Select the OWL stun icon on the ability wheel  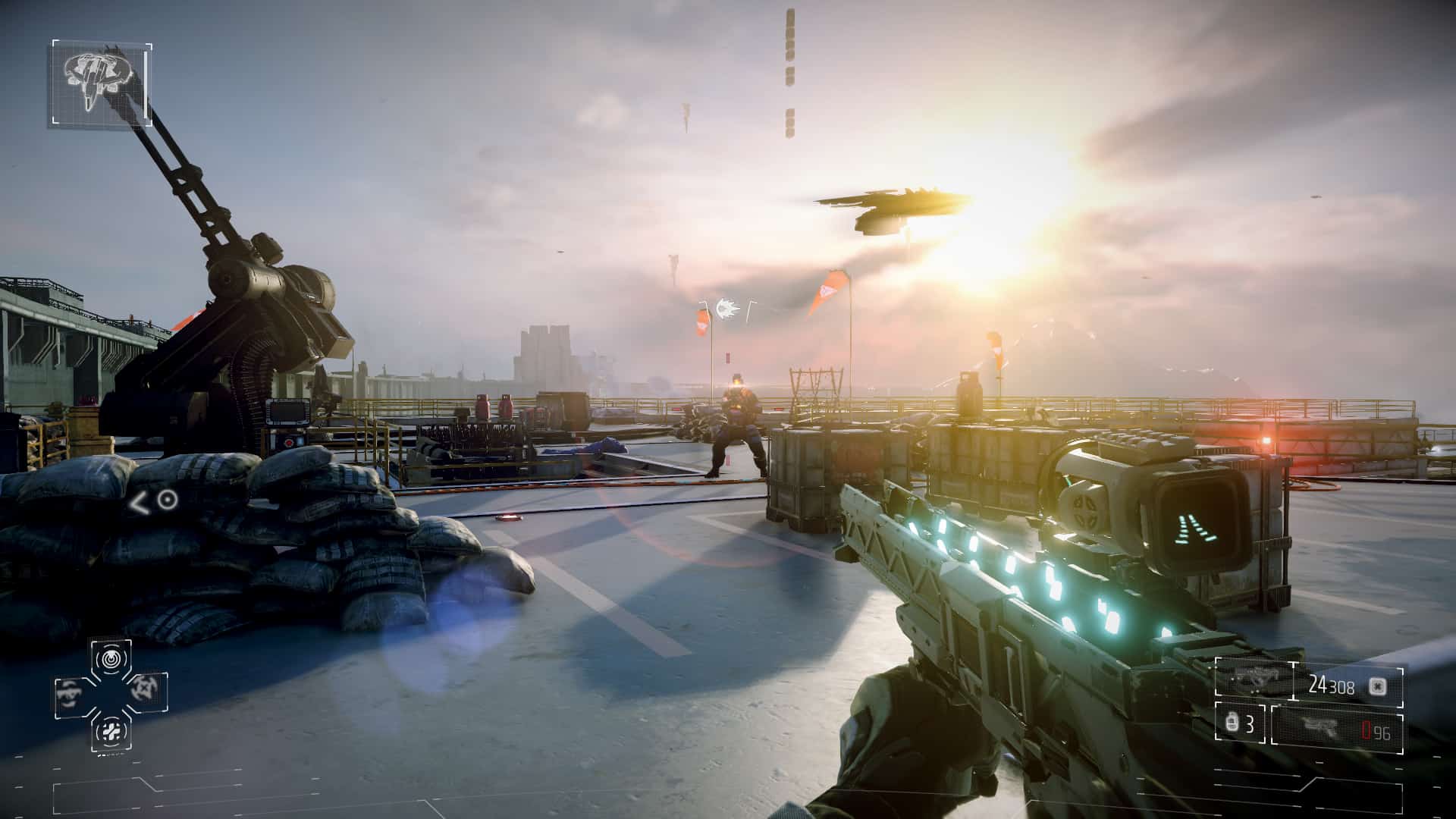click(x=112, y=660)
